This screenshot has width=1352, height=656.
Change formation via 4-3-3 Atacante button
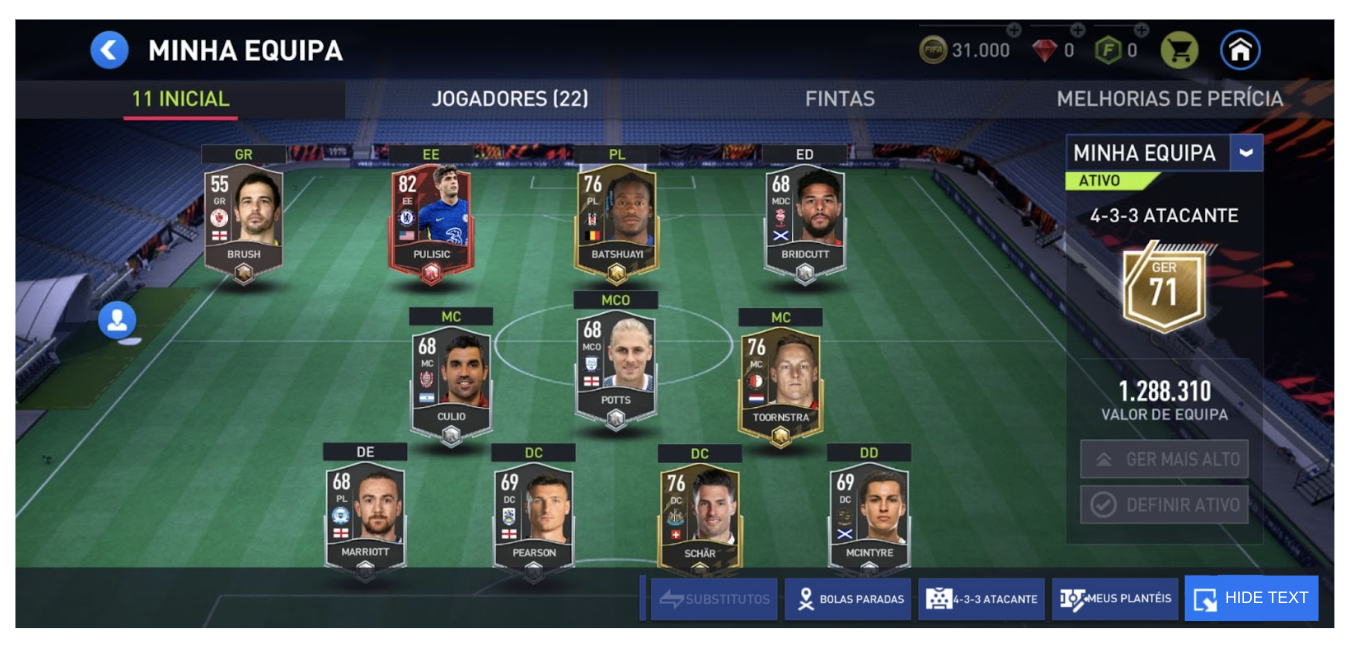click(x=982, y=599)
